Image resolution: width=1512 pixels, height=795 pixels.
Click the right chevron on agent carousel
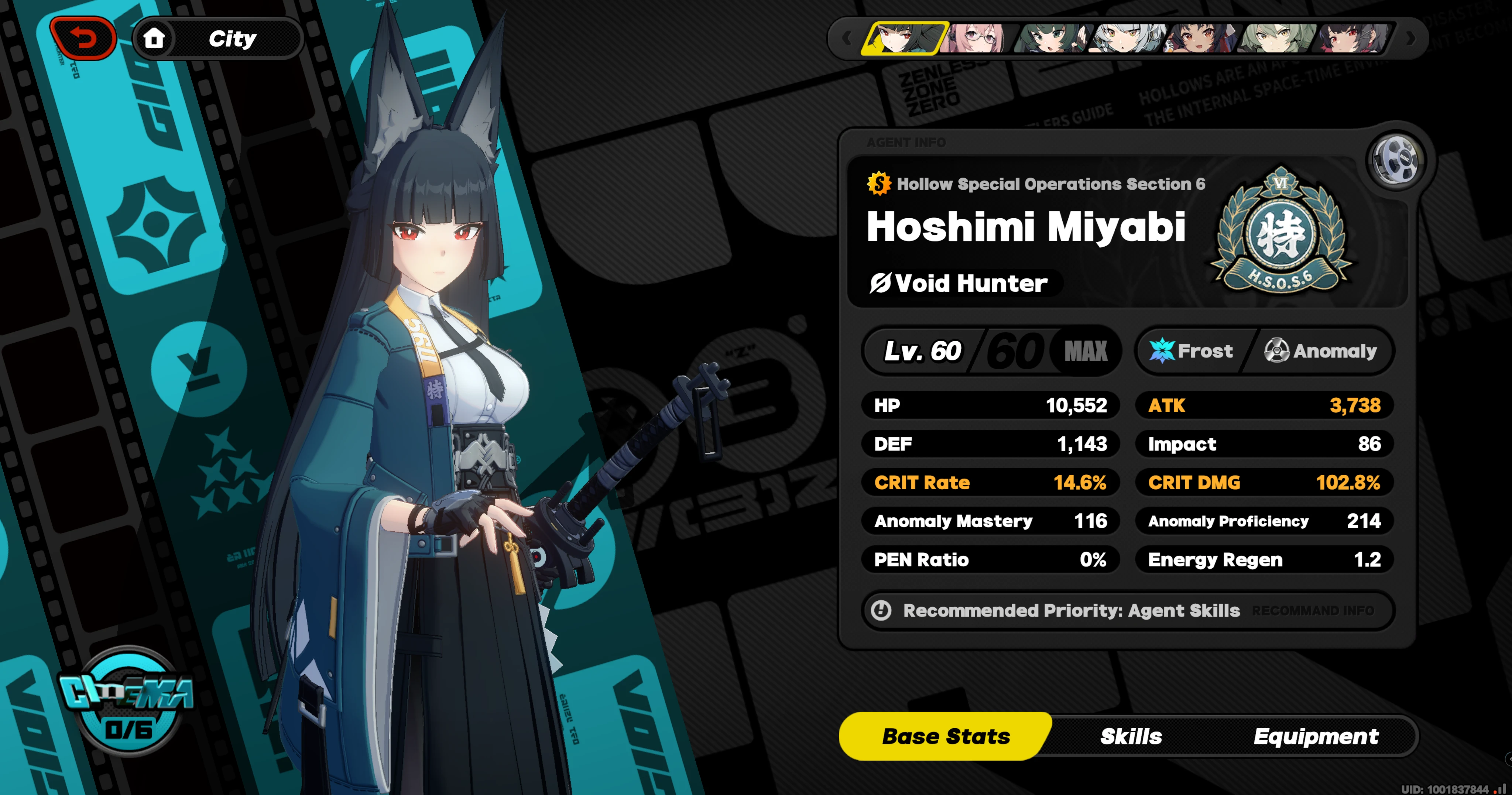coord(1411,38)
